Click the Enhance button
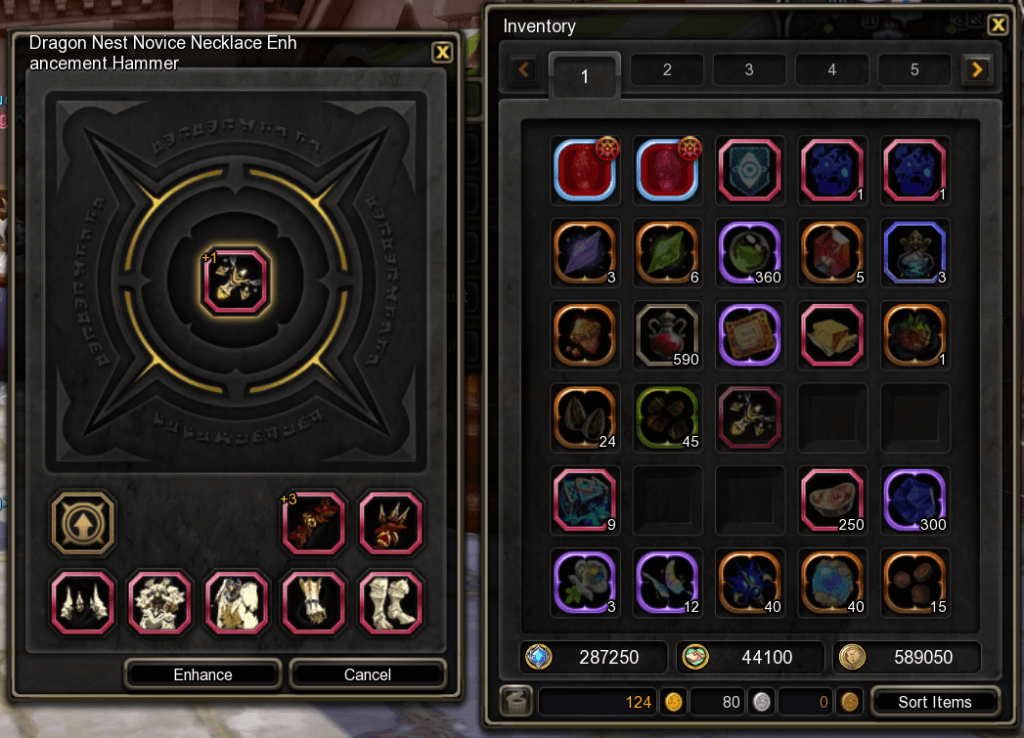 tap(203, 675)
